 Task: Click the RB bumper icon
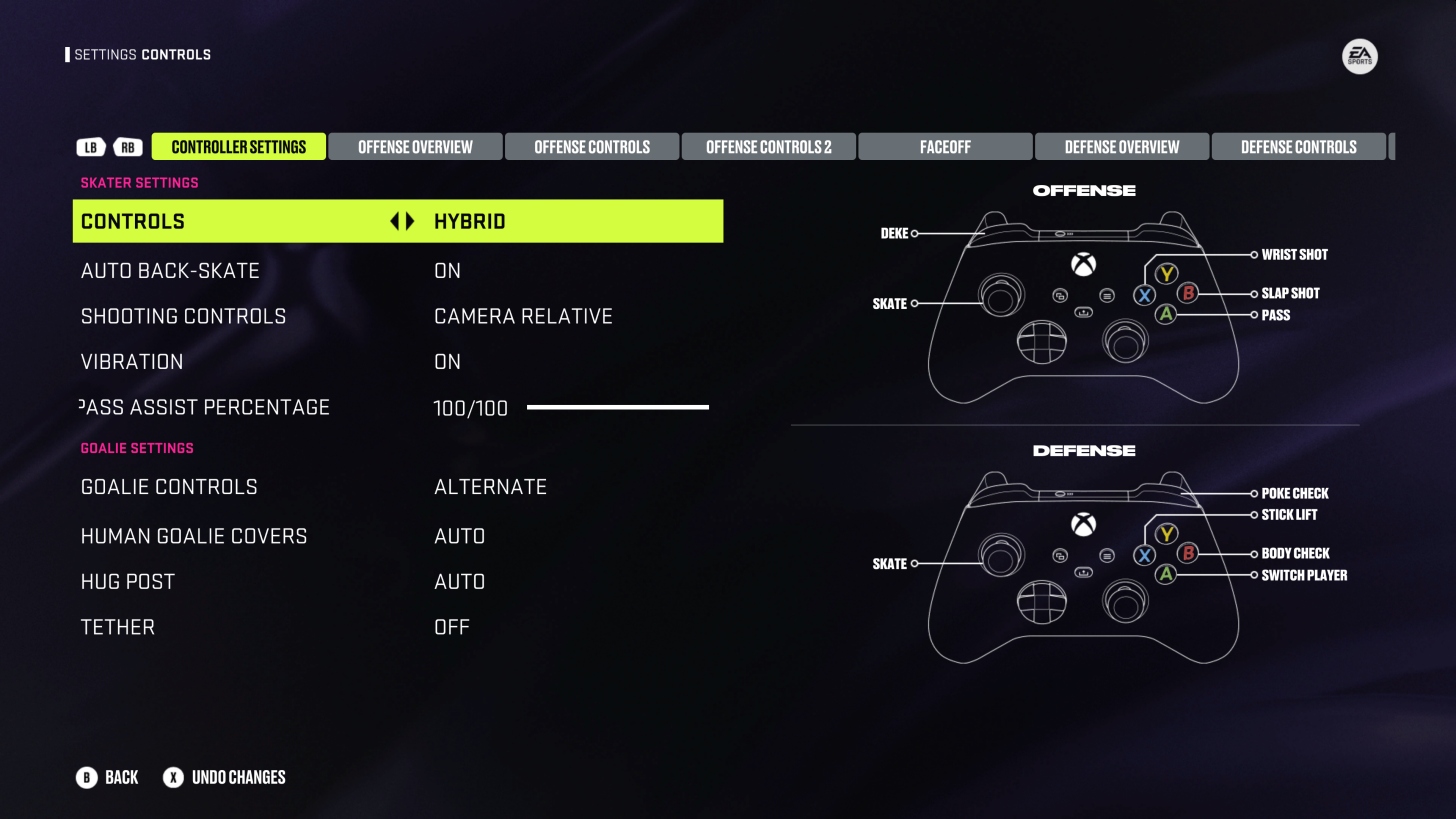coord(127,147)
